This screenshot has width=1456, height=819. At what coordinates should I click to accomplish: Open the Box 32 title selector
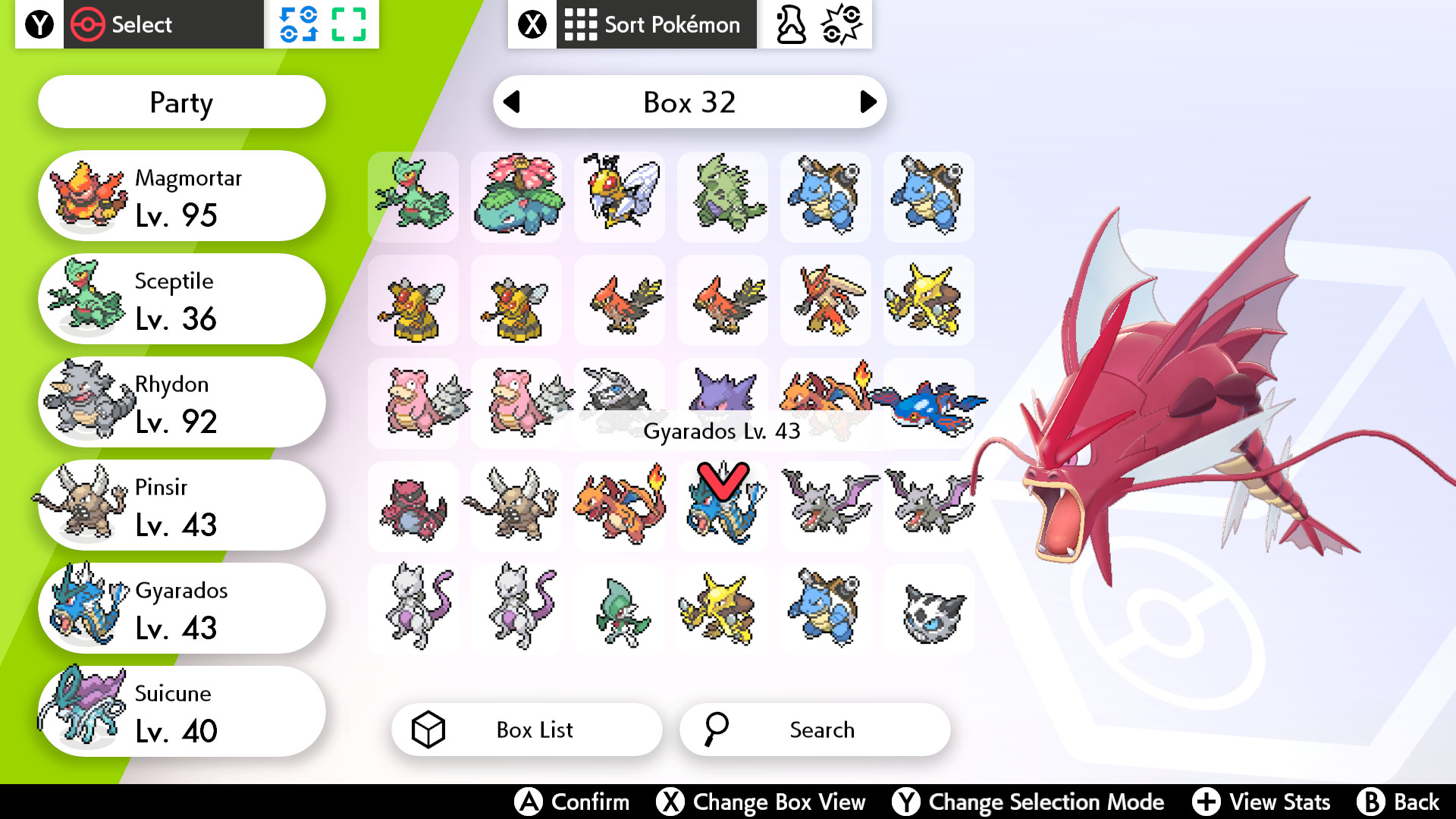[690, 102]
